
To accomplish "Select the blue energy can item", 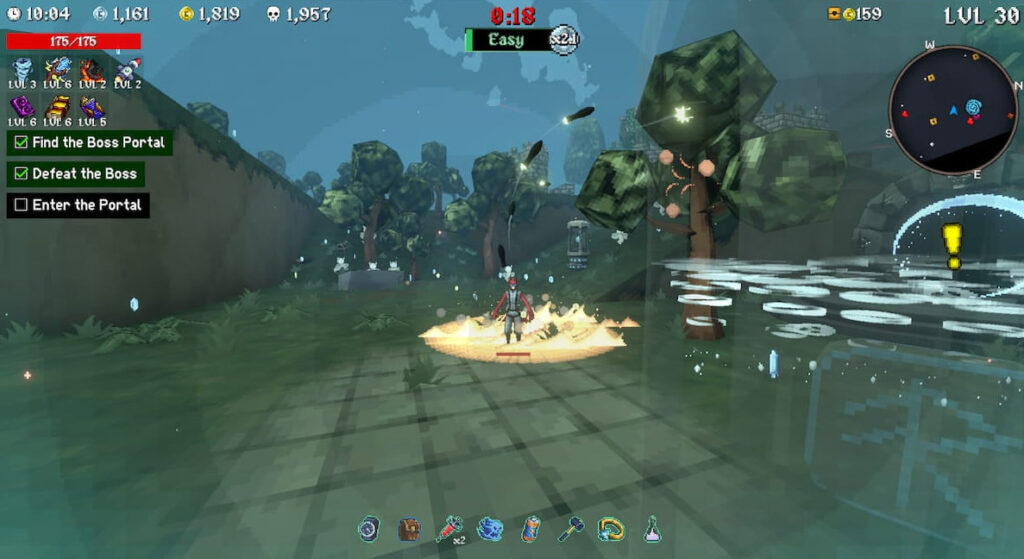I will tap(532, 529).
